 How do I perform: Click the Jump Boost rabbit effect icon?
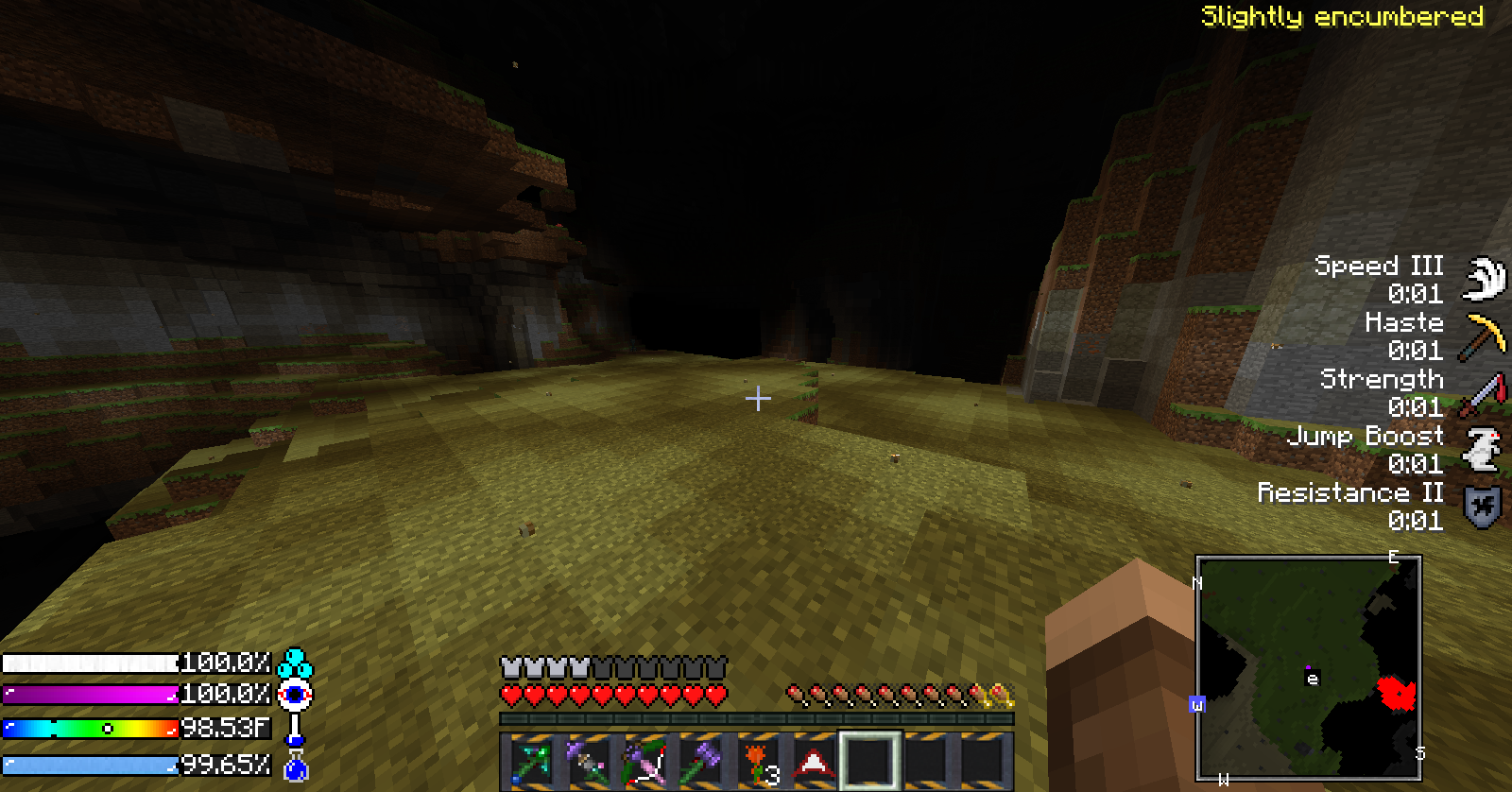click(1483, 450)
